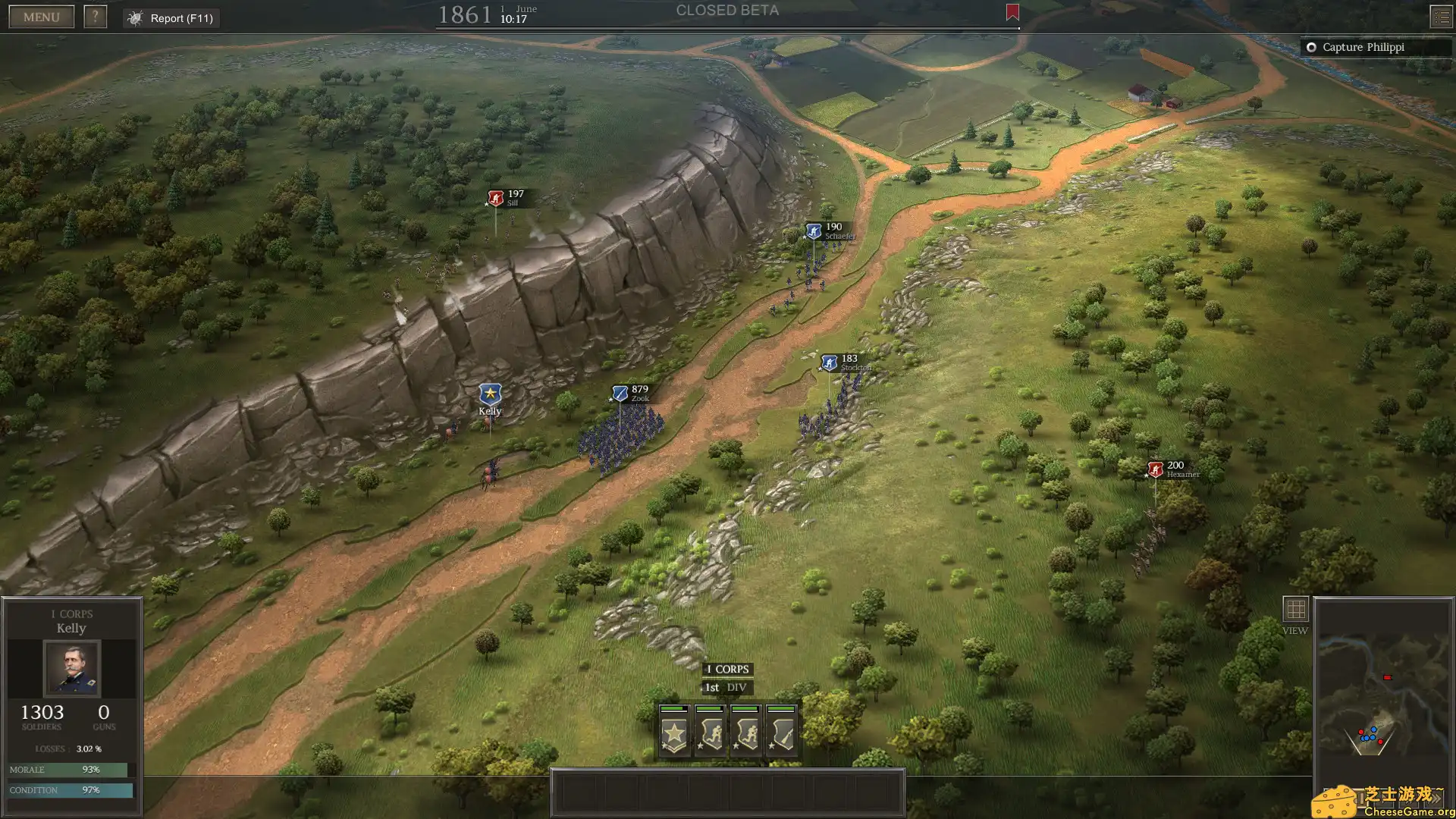The width and height of the screenshot is (1456, 819).
Task: Click the VIEW grid icon near the minimap
Action: pyautogui.click(x=1295, y=607)
